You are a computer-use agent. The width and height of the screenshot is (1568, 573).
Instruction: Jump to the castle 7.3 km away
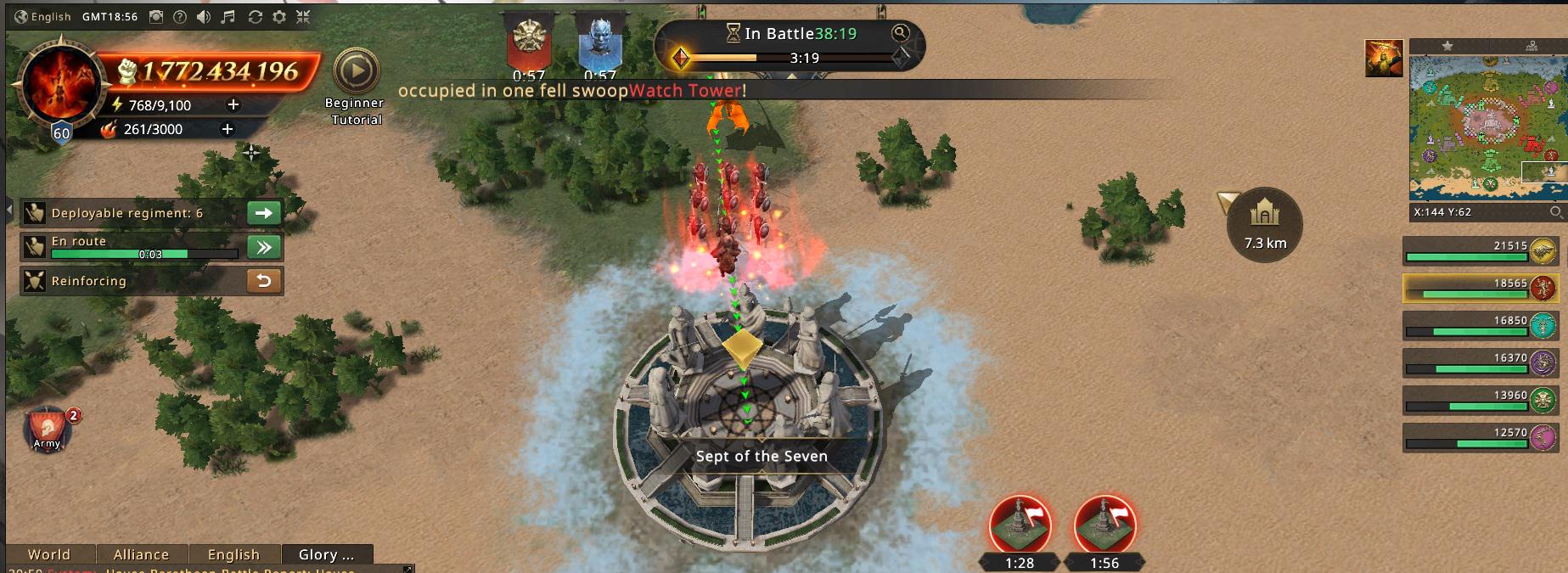(1264, 224)
